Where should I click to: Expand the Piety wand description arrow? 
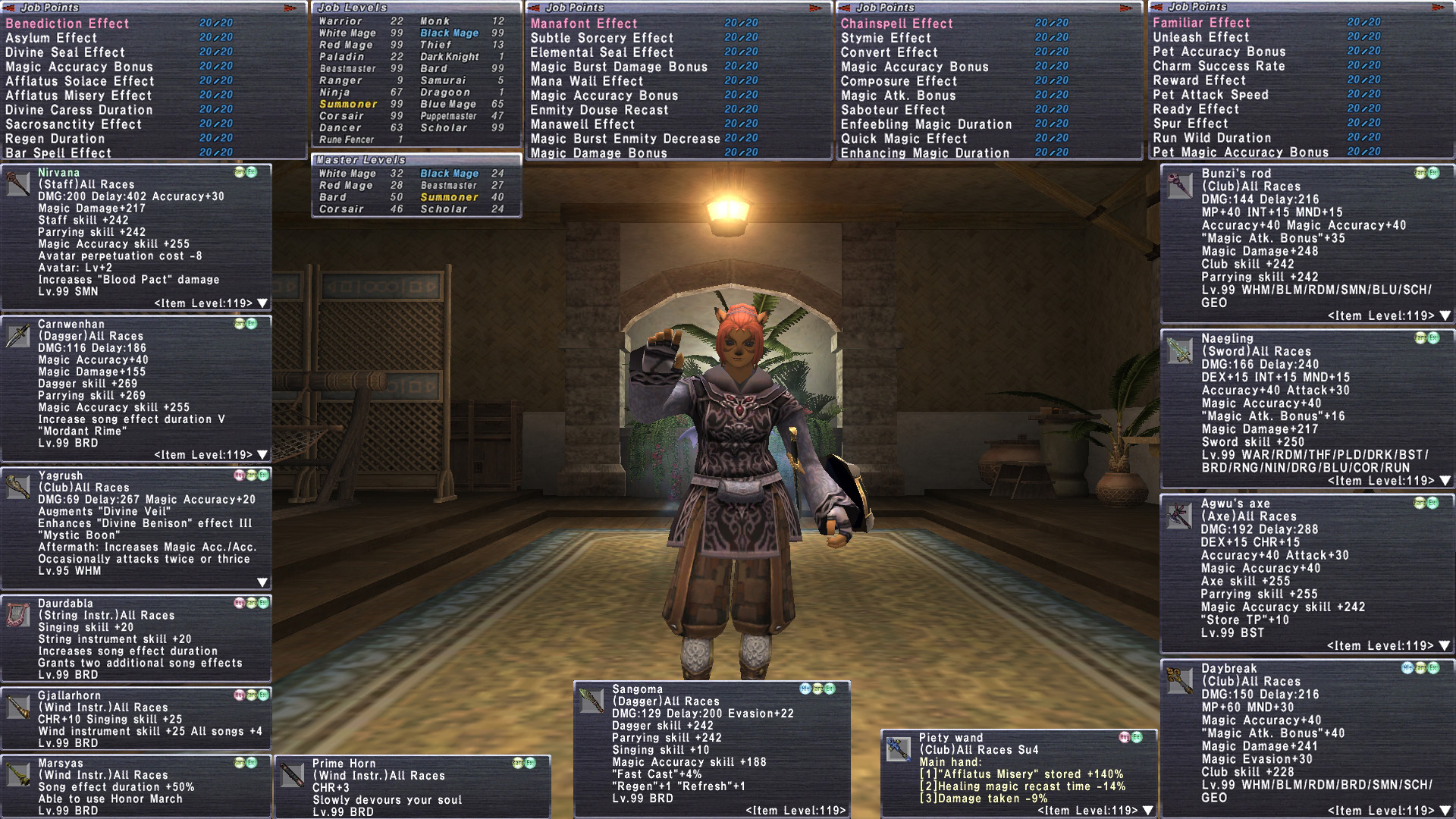point(1148,811)
